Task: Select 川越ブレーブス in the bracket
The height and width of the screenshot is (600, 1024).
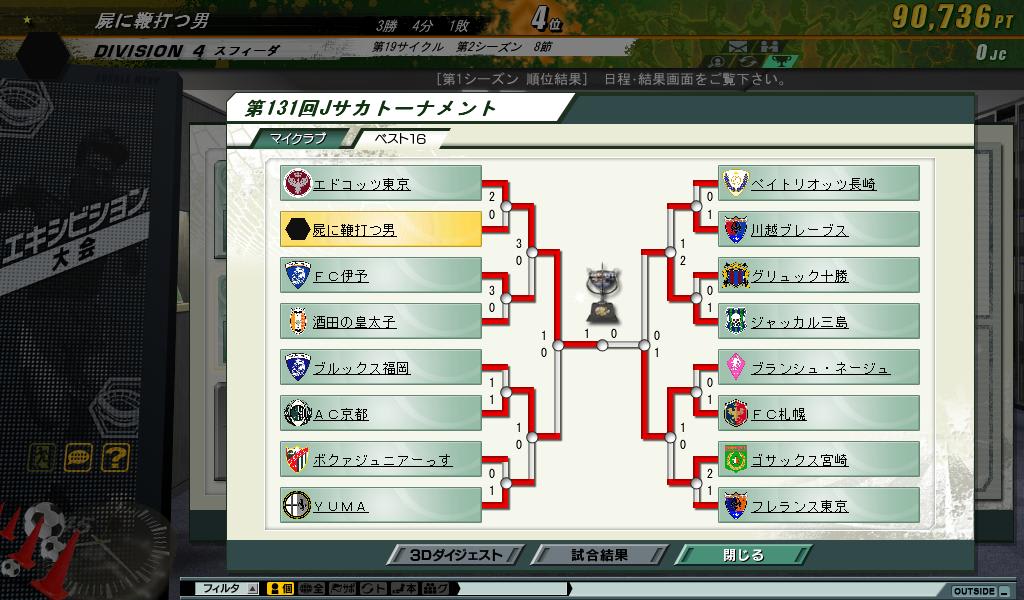Action: pos(819,230)
